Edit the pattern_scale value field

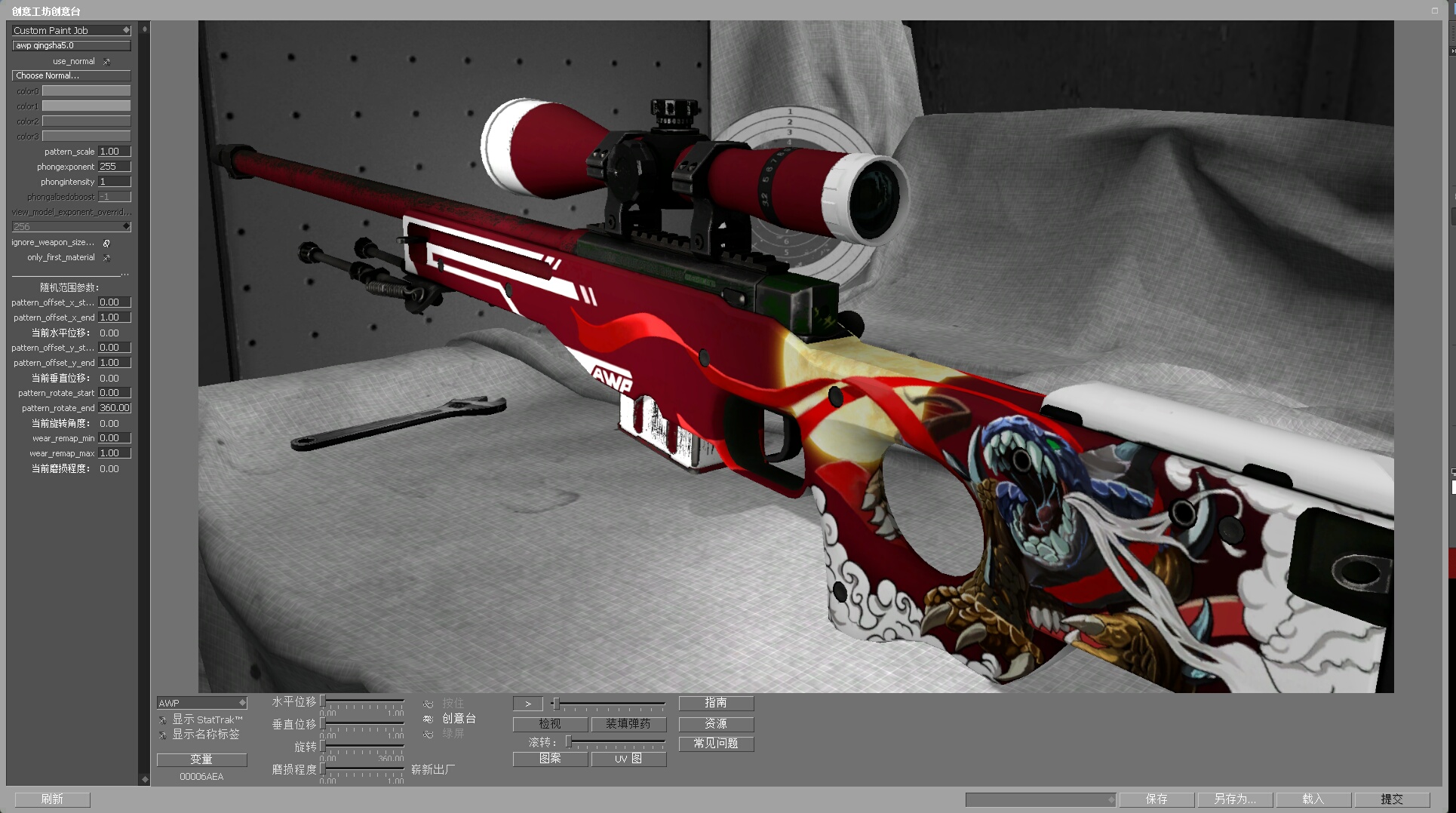pyautogui.click(x=114, y=152)
